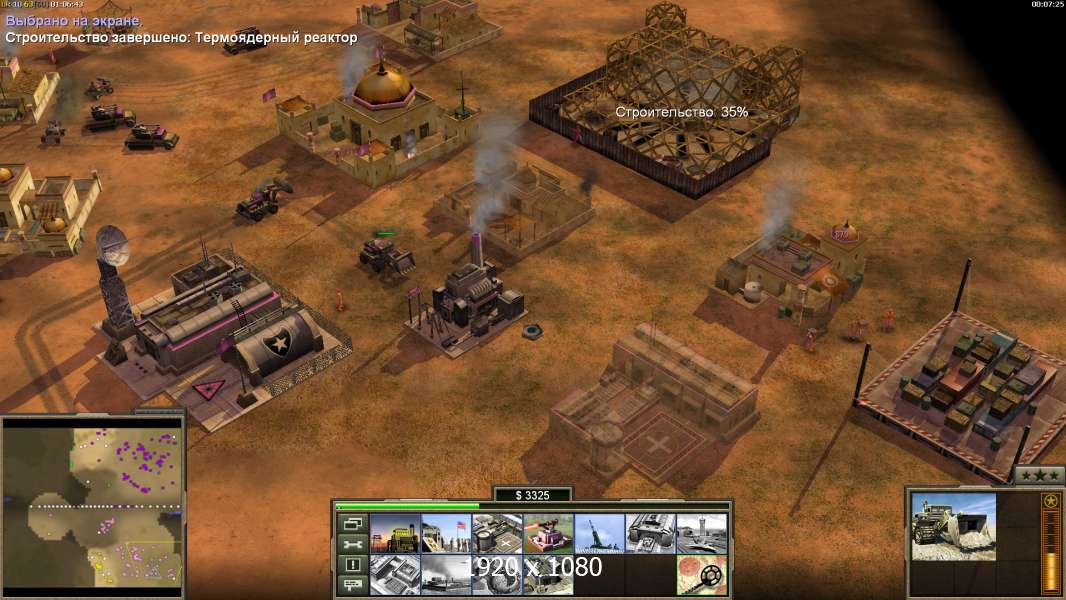This screenshot has height=600, width=1066.
Task: Build the Barracks with the American flag
Action: pos(446,533)
